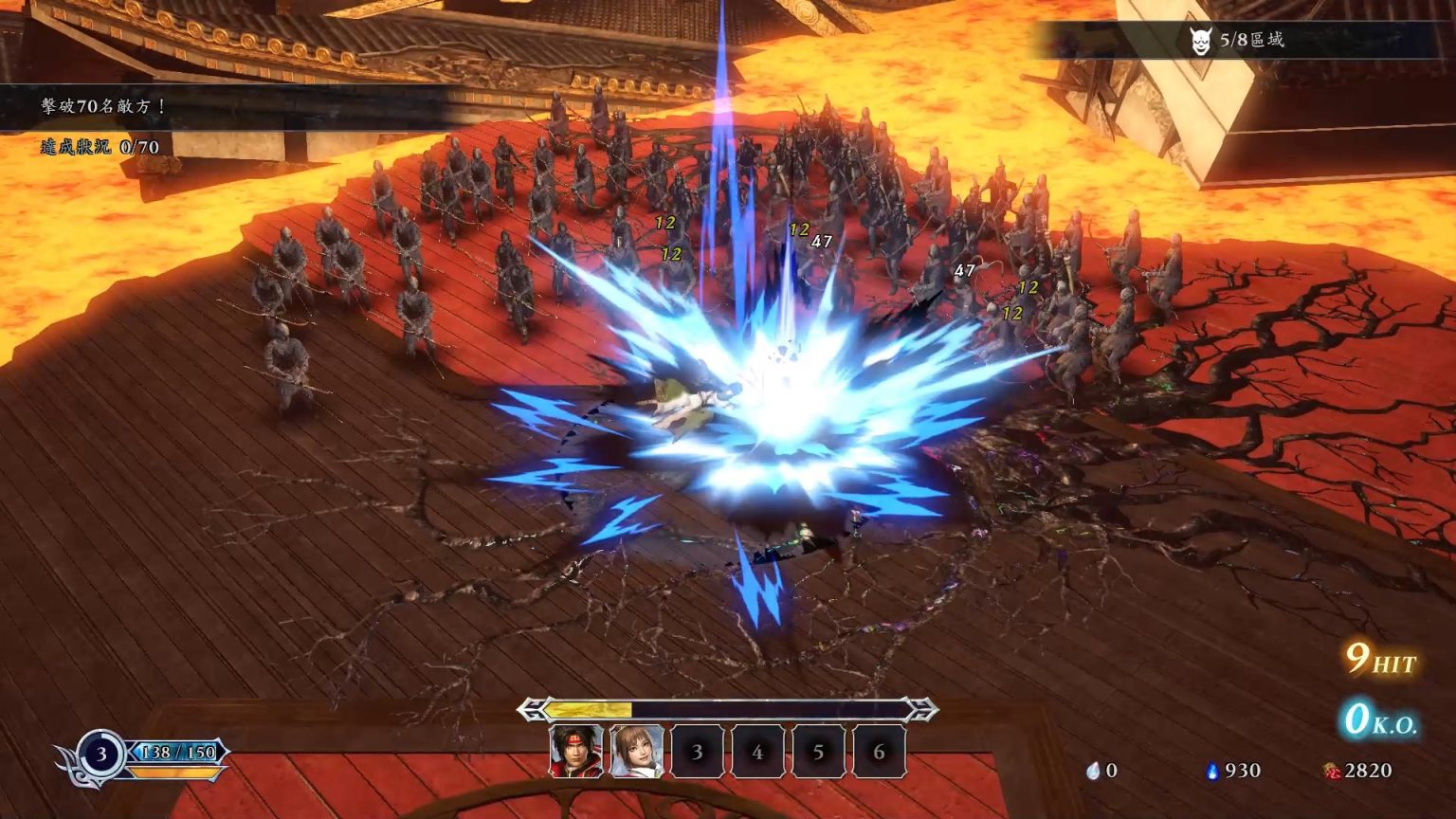Choose the empty ally slot numbered 5
The height and width of the screenshot is (819, 1456).
coord(818,752)
